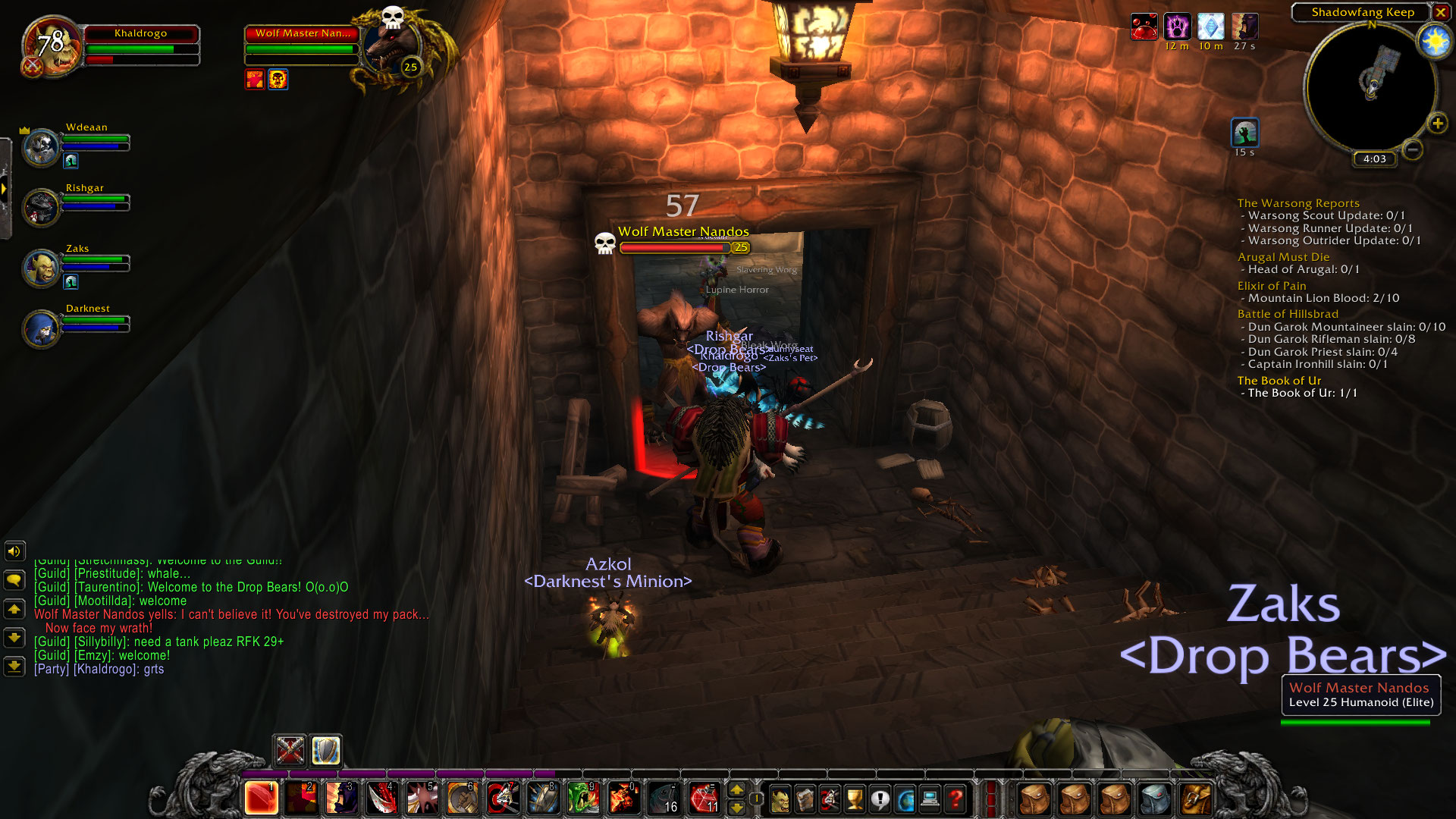This screenshot has width=1456, height=819.
Task: Open the talents pane from the micro menu
Action: tap(830, 797)
